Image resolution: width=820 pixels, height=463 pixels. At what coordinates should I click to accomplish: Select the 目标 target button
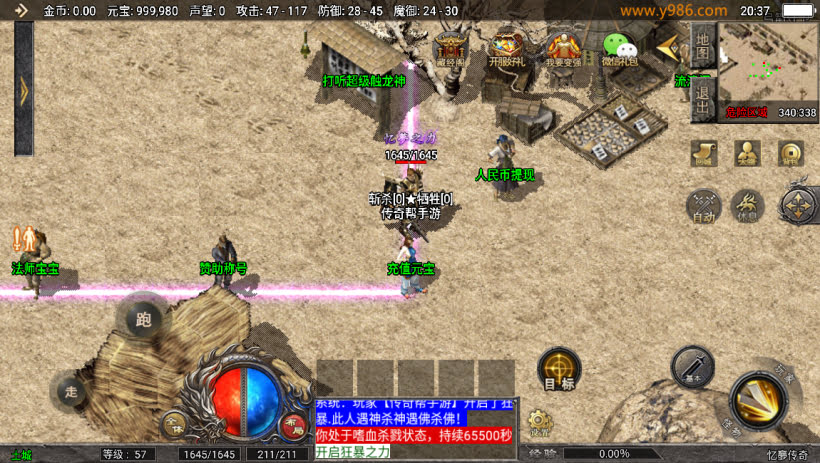(x=559, y=370)
